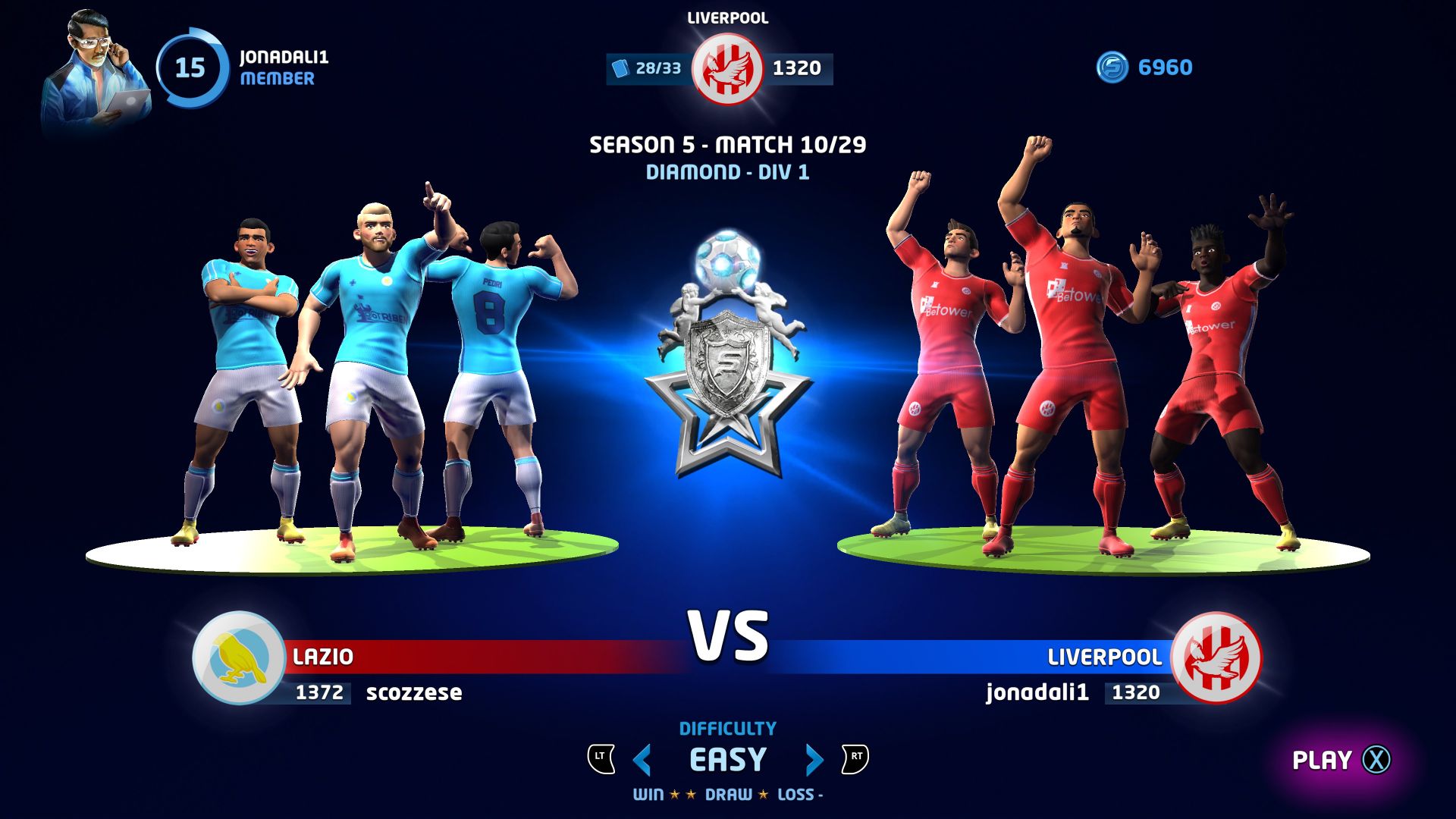Click opponent name scozzese
The image size is (1456, 819).
coord(414,692)
